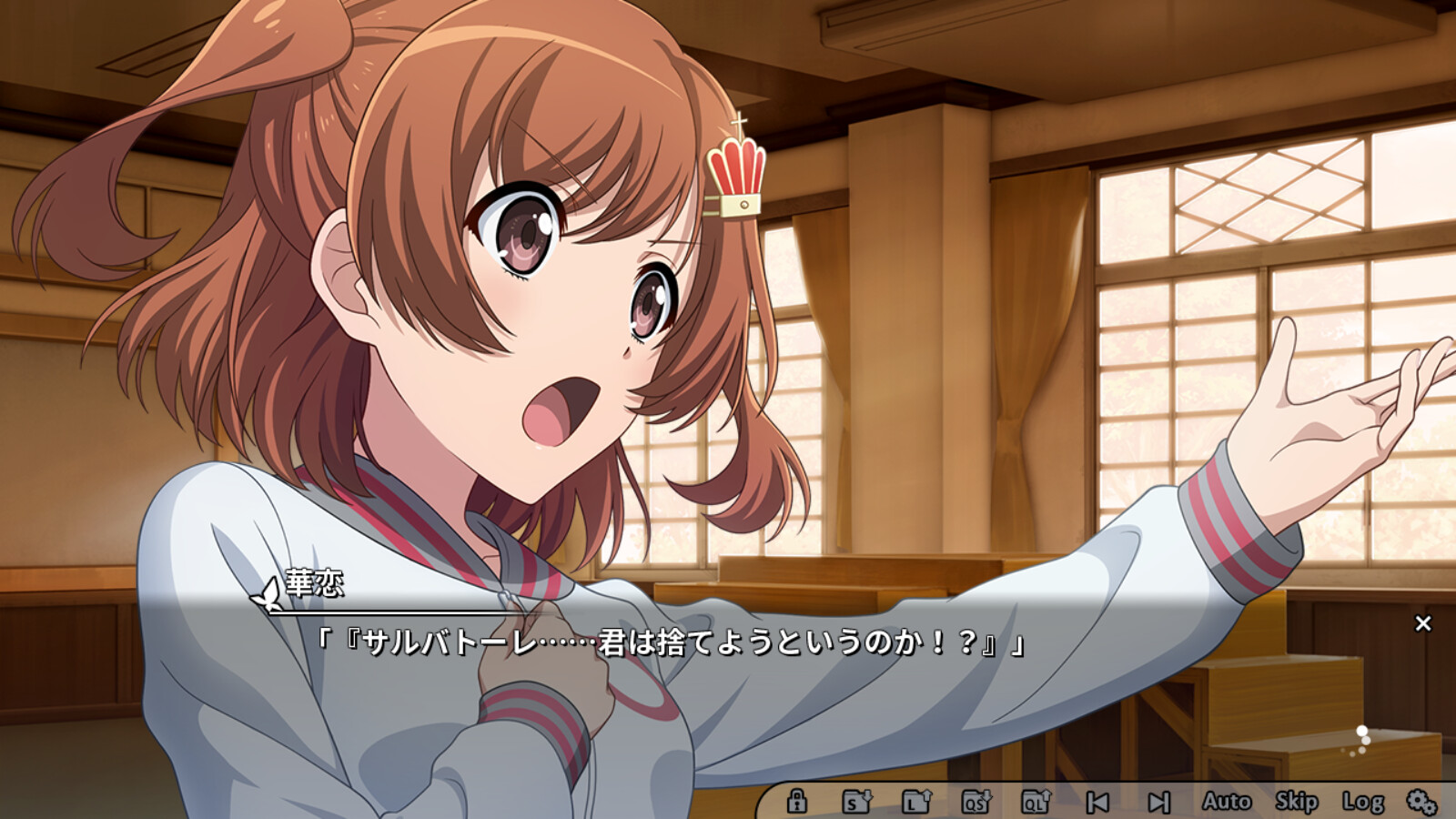Activate Skip mode to fast-forward dialogue
The image size is (1456, 819).
[1296, 802]
